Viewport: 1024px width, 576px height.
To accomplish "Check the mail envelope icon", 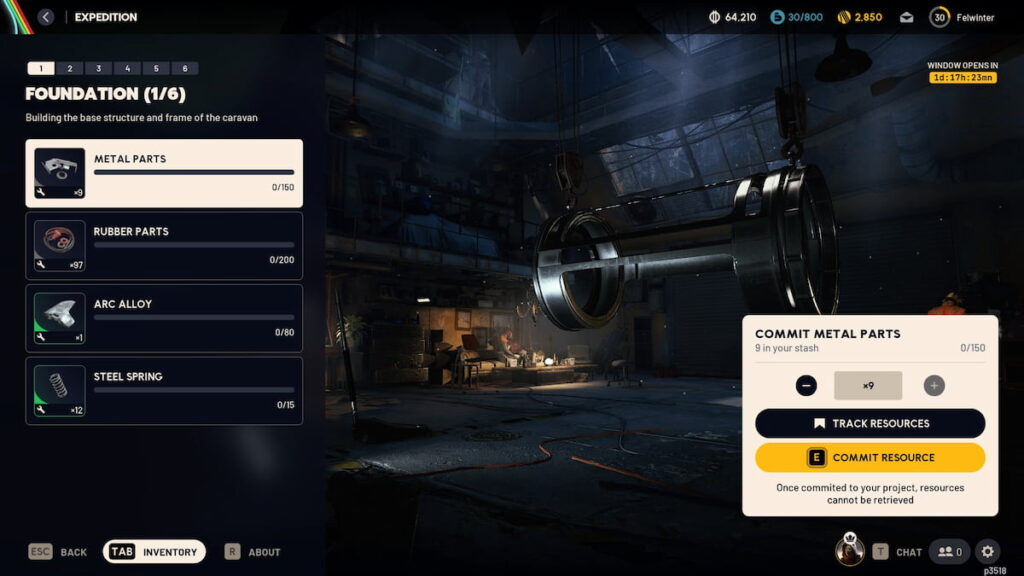I will tap(907, 17).
